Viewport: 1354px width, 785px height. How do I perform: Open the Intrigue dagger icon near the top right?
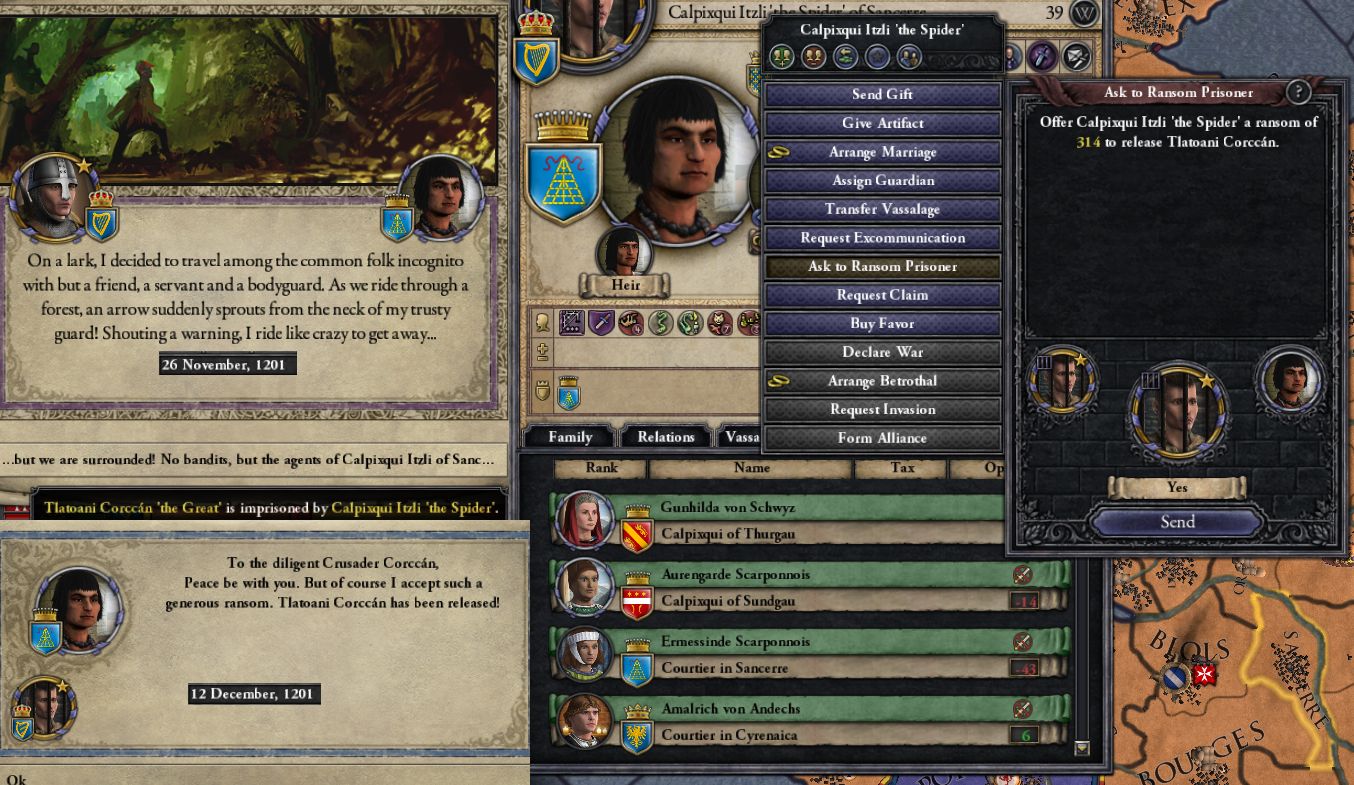(1043, 57)
